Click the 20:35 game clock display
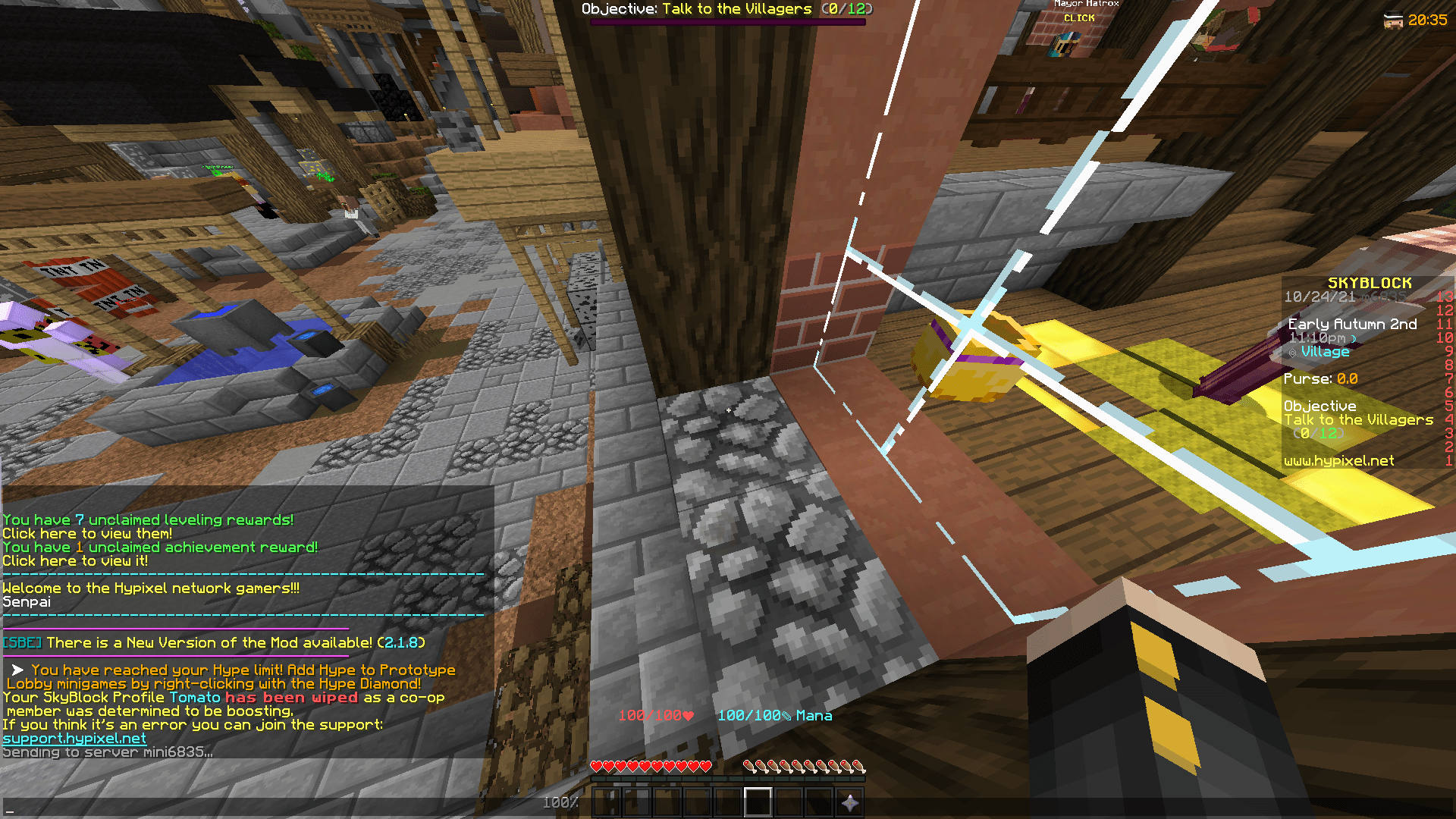The image size is (1456, 819). (x=1428, y=22)
